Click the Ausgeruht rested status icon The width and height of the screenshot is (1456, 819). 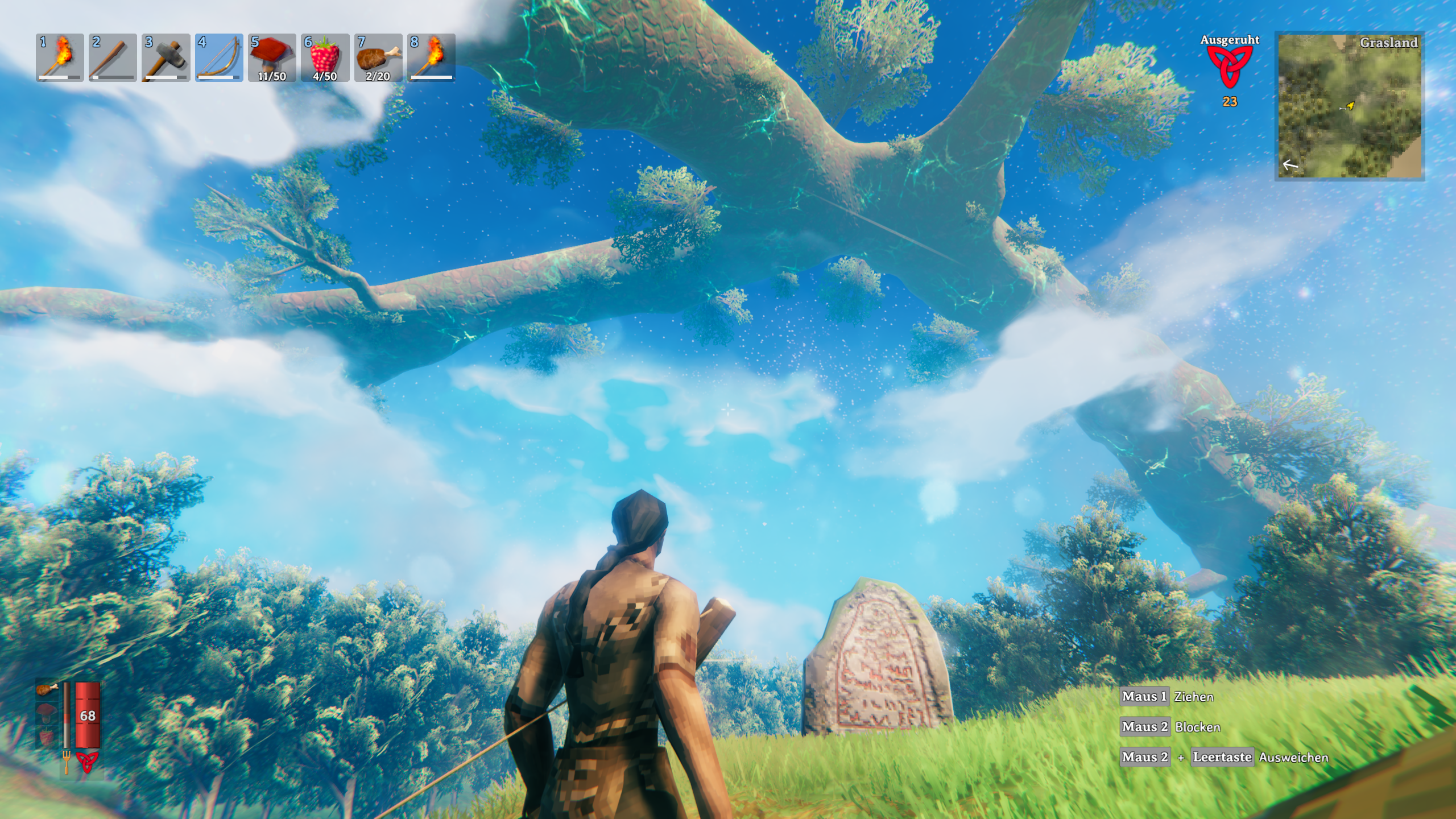tap(1230, 67)
